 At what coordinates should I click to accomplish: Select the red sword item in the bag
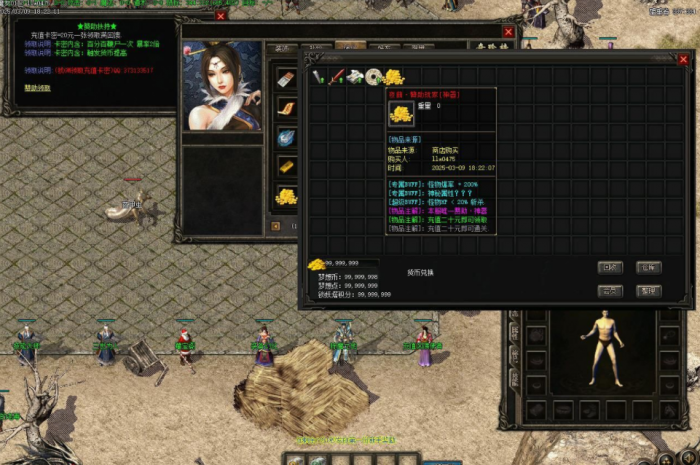tap(336, 77)
